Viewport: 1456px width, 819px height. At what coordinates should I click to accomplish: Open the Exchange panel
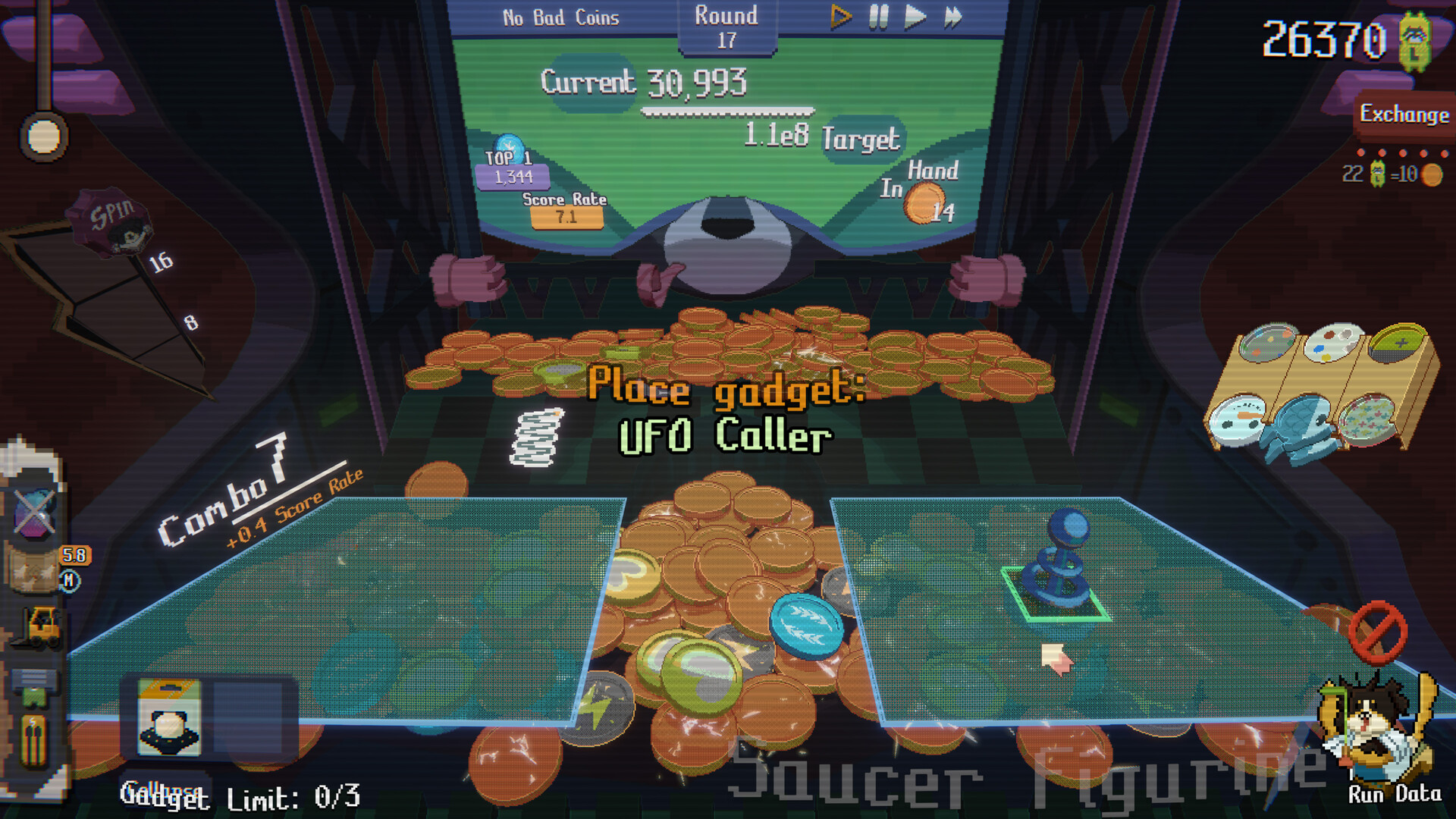coord(1404,115)
